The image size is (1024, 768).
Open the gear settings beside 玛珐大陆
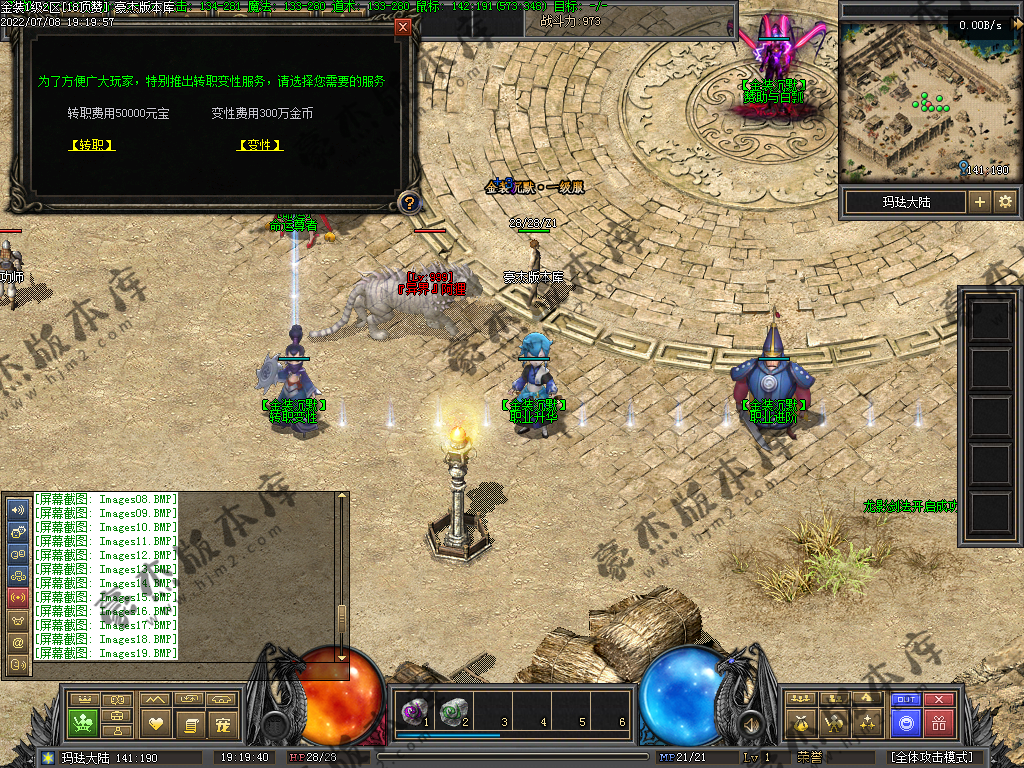tap(1004, 202)
